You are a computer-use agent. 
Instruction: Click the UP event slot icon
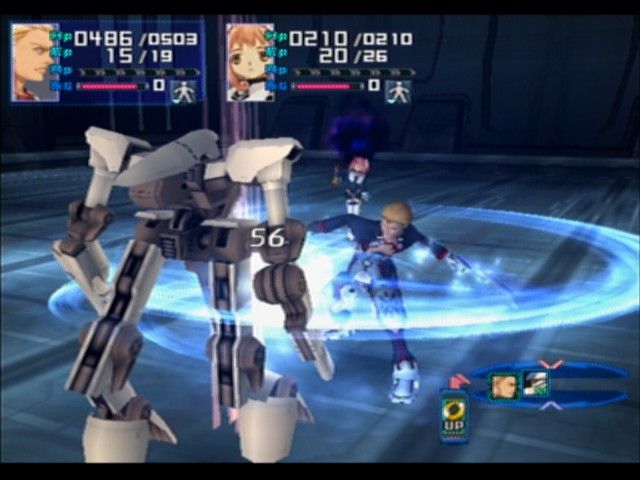click(454, 414)
